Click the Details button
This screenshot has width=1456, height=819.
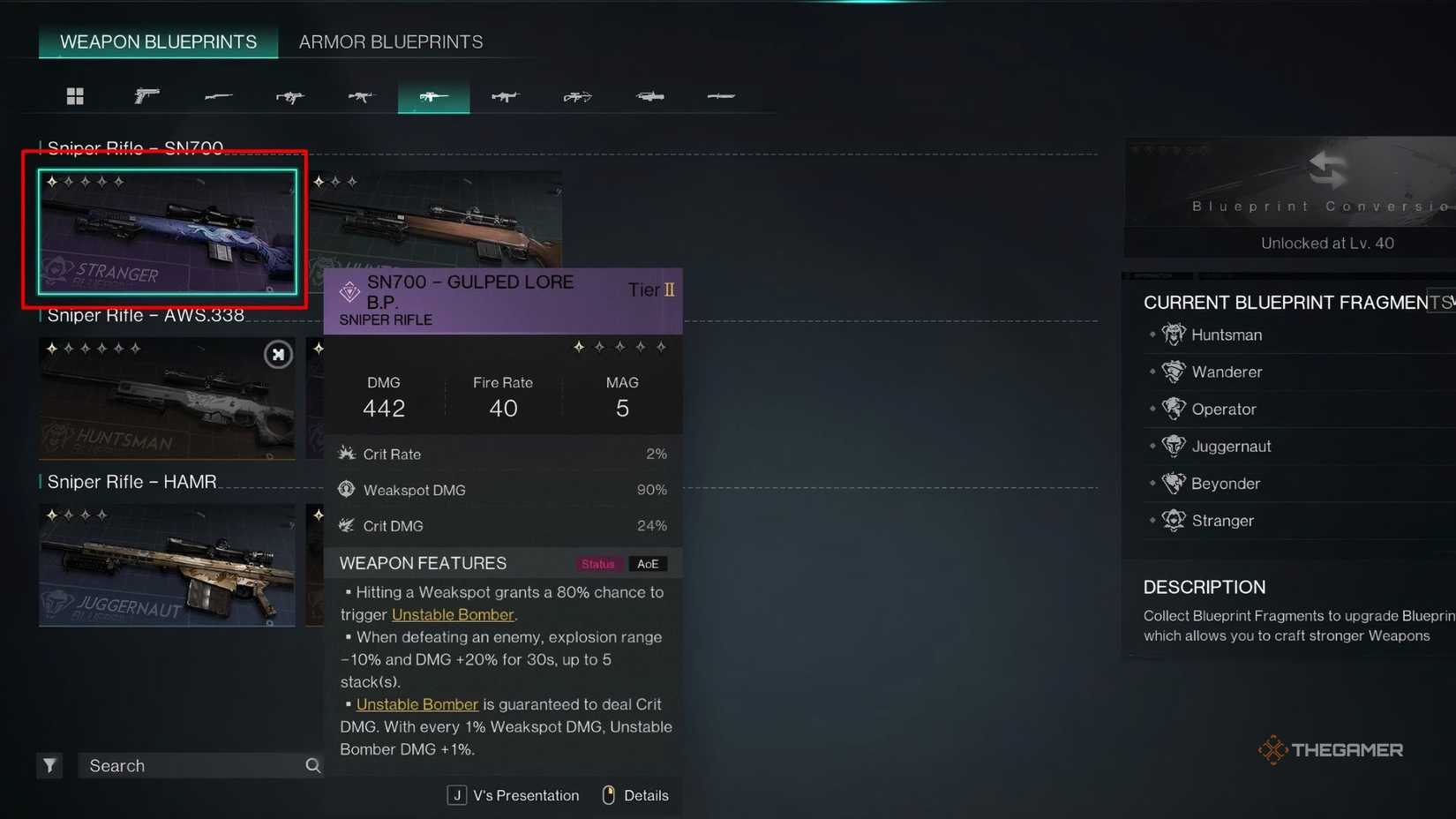(x=645, y=794)
